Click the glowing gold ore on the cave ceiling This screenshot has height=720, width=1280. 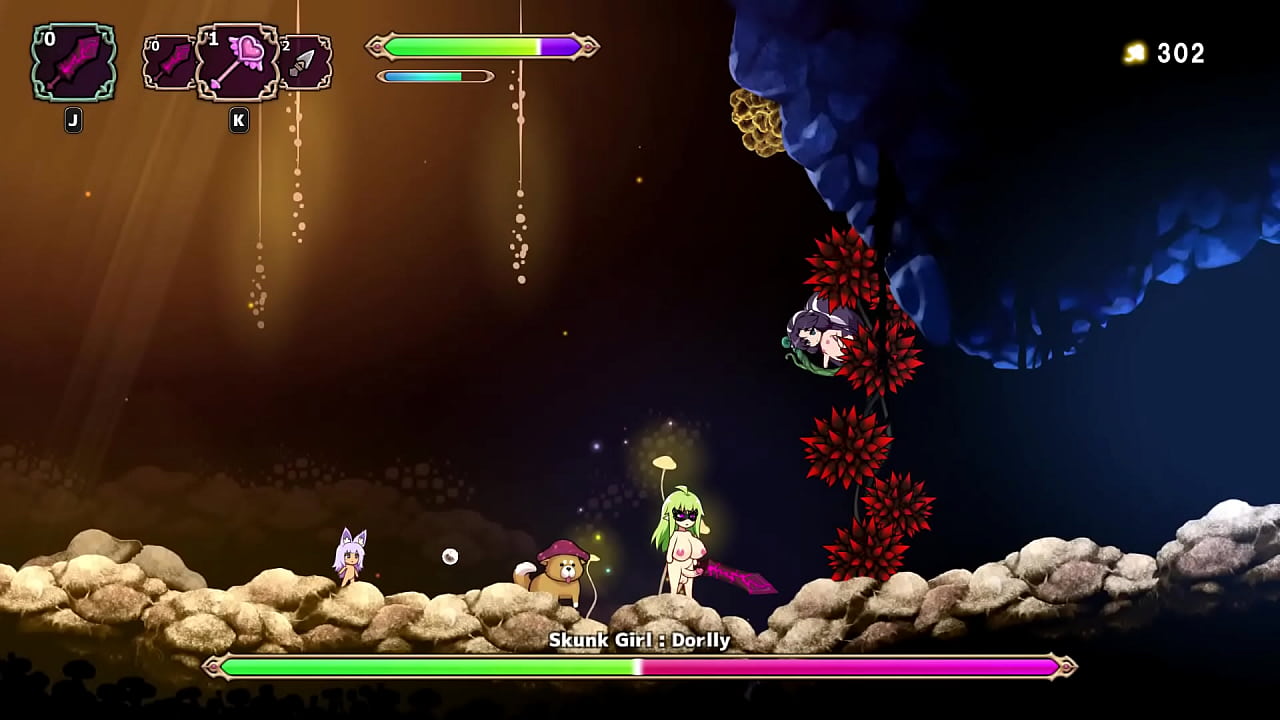[757, 120]
